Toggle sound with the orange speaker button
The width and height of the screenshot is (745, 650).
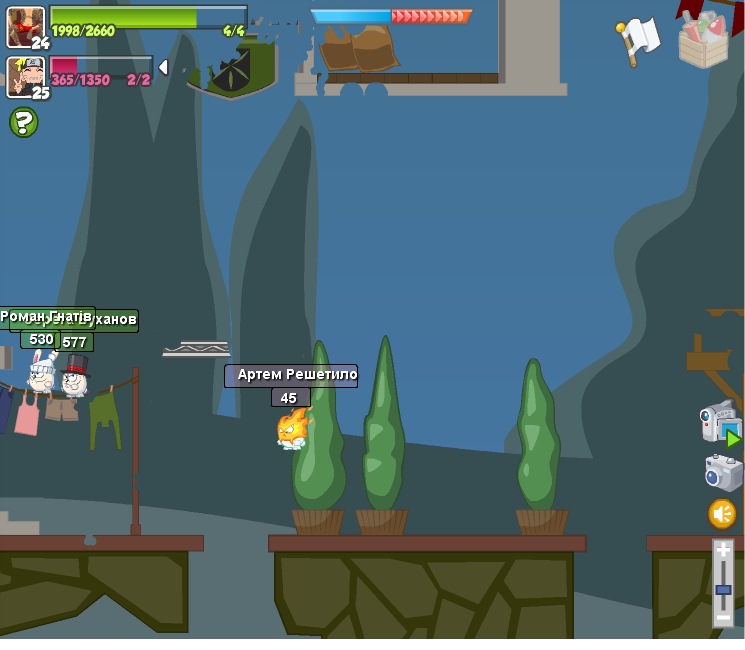(722, 514)
